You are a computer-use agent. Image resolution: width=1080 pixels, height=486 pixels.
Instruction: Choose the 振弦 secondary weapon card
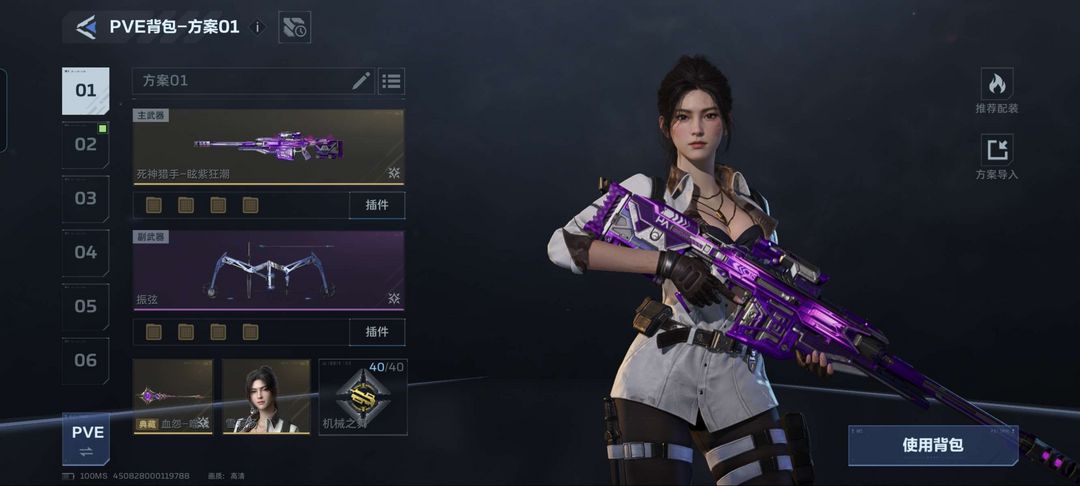point(268,270)
